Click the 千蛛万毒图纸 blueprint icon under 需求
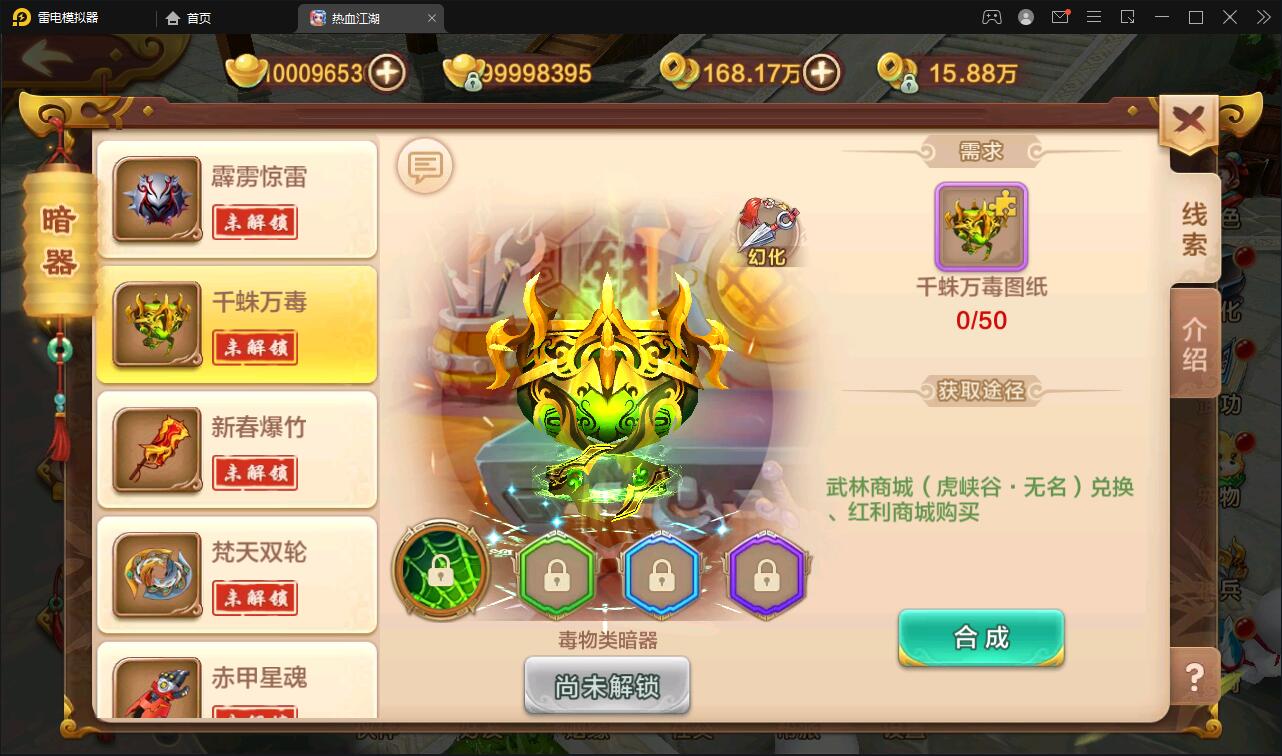Viewport: 1282px width, 756px height. pyautogui.click(x=981, y=227)
